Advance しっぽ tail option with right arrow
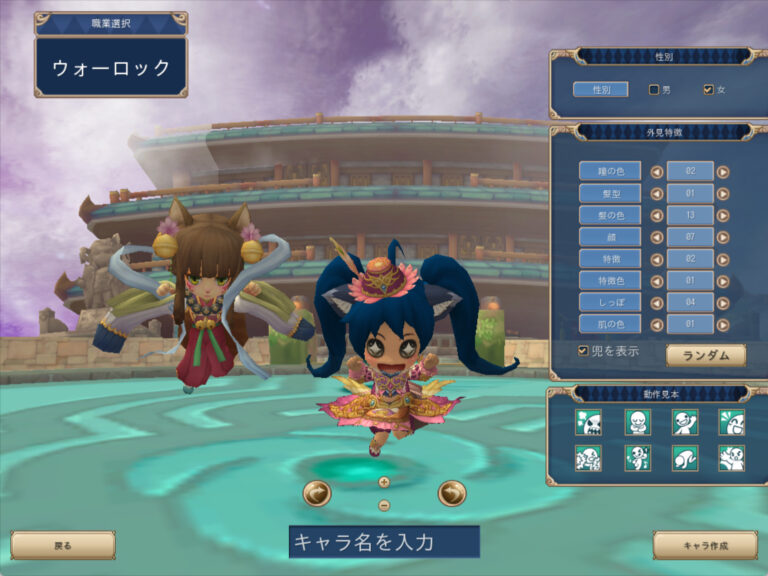The image size is (768, 576). [723, 302]
